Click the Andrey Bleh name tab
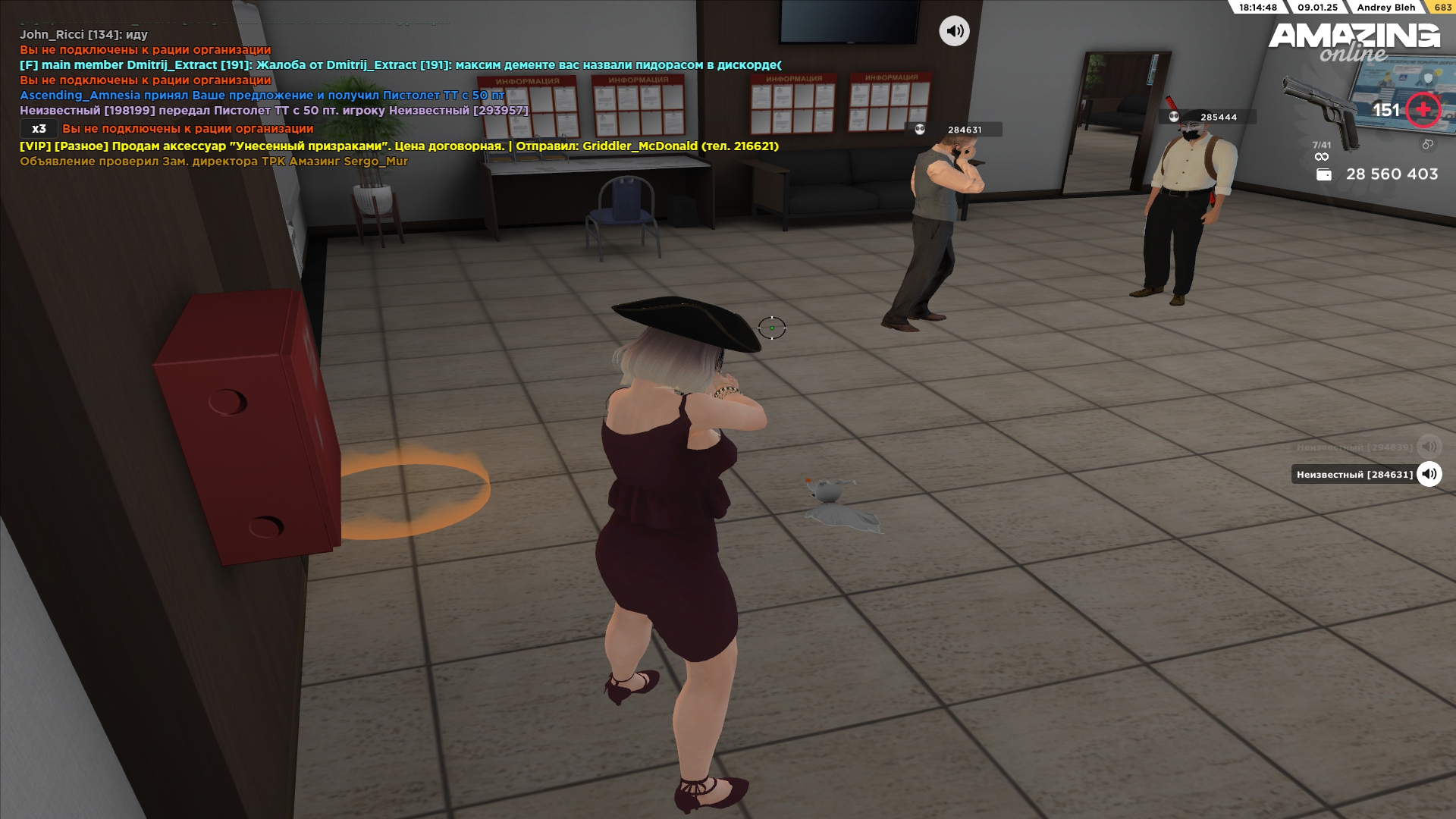The height and width of the screenshot is (819, 1456). click(1385, 8)
